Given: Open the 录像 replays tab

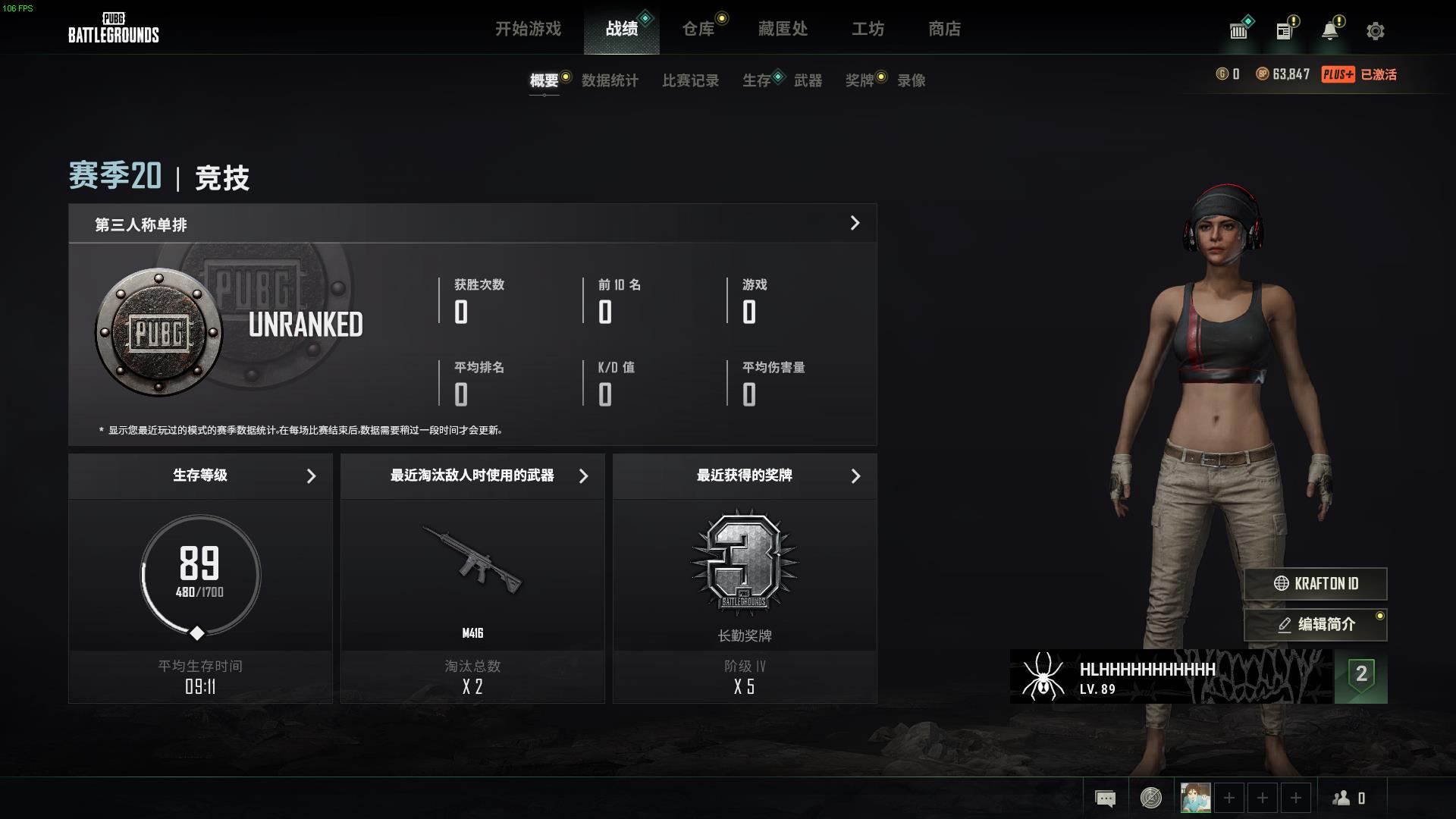Looking at the screenshot, I should coord(911,80).
